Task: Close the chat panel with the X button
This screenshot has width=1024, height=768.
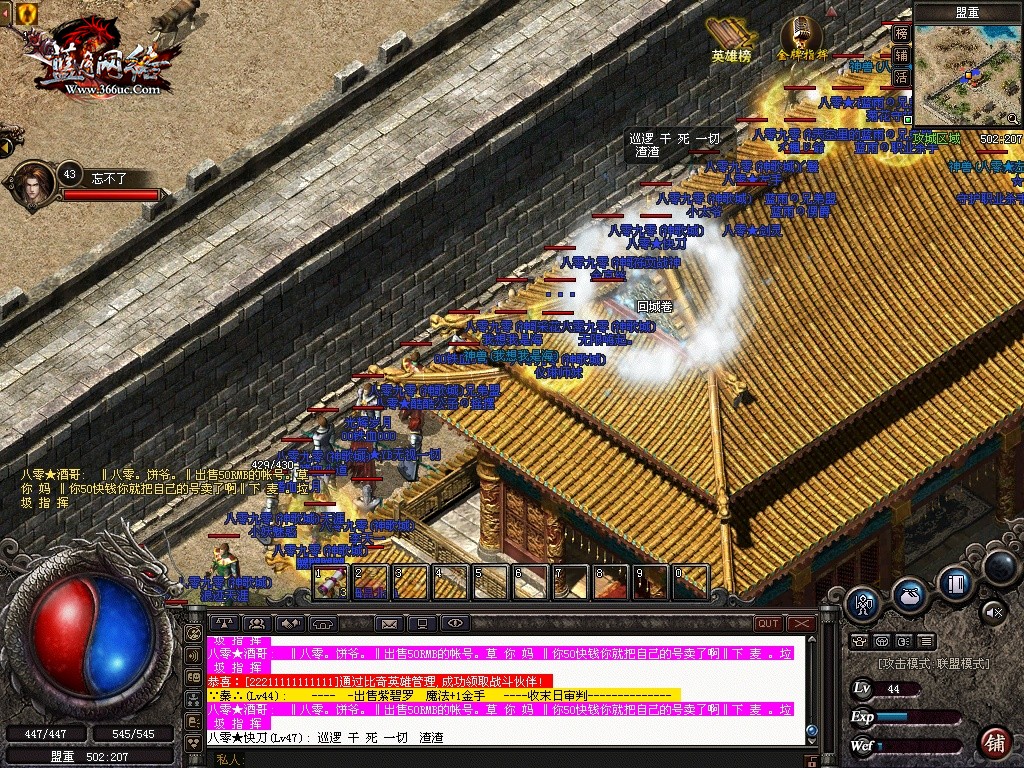Action: (802, 624)
